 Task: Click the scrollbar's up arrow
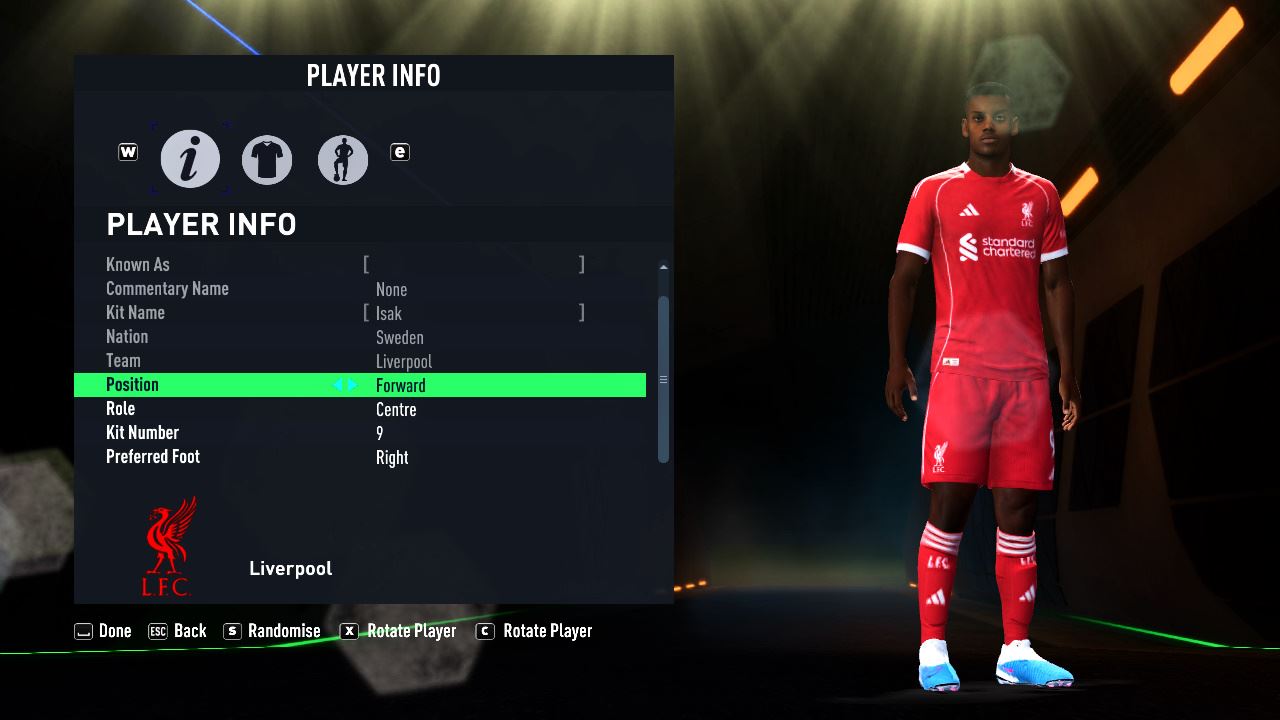click(663, 267)
